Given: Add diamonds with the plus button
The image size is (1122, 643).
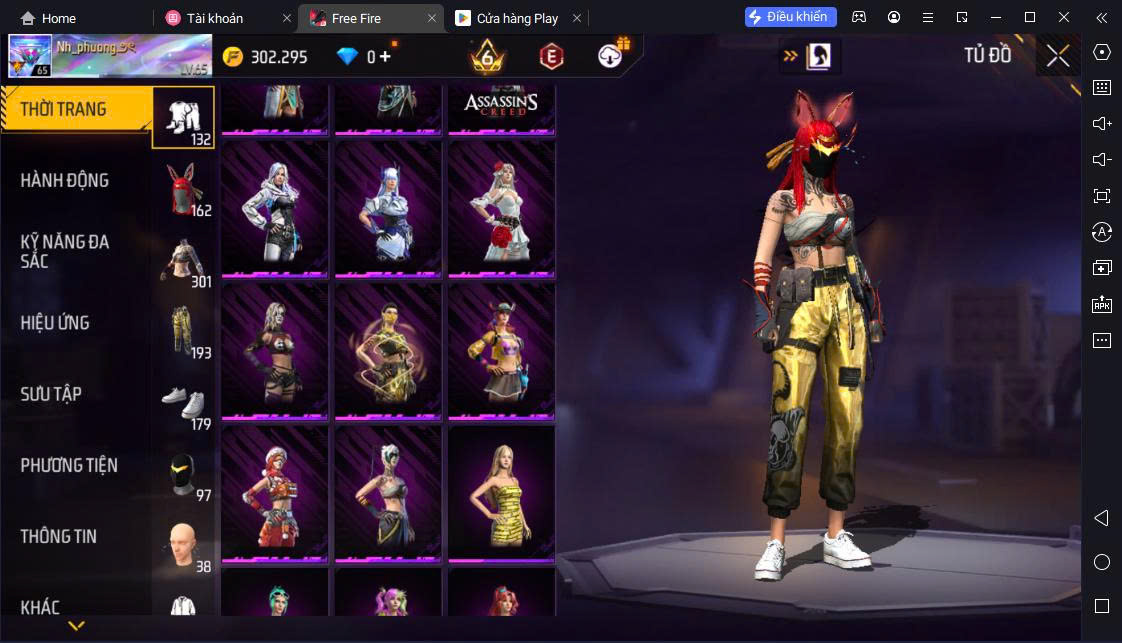Looking at the screenshot, I should click(386, 57).
